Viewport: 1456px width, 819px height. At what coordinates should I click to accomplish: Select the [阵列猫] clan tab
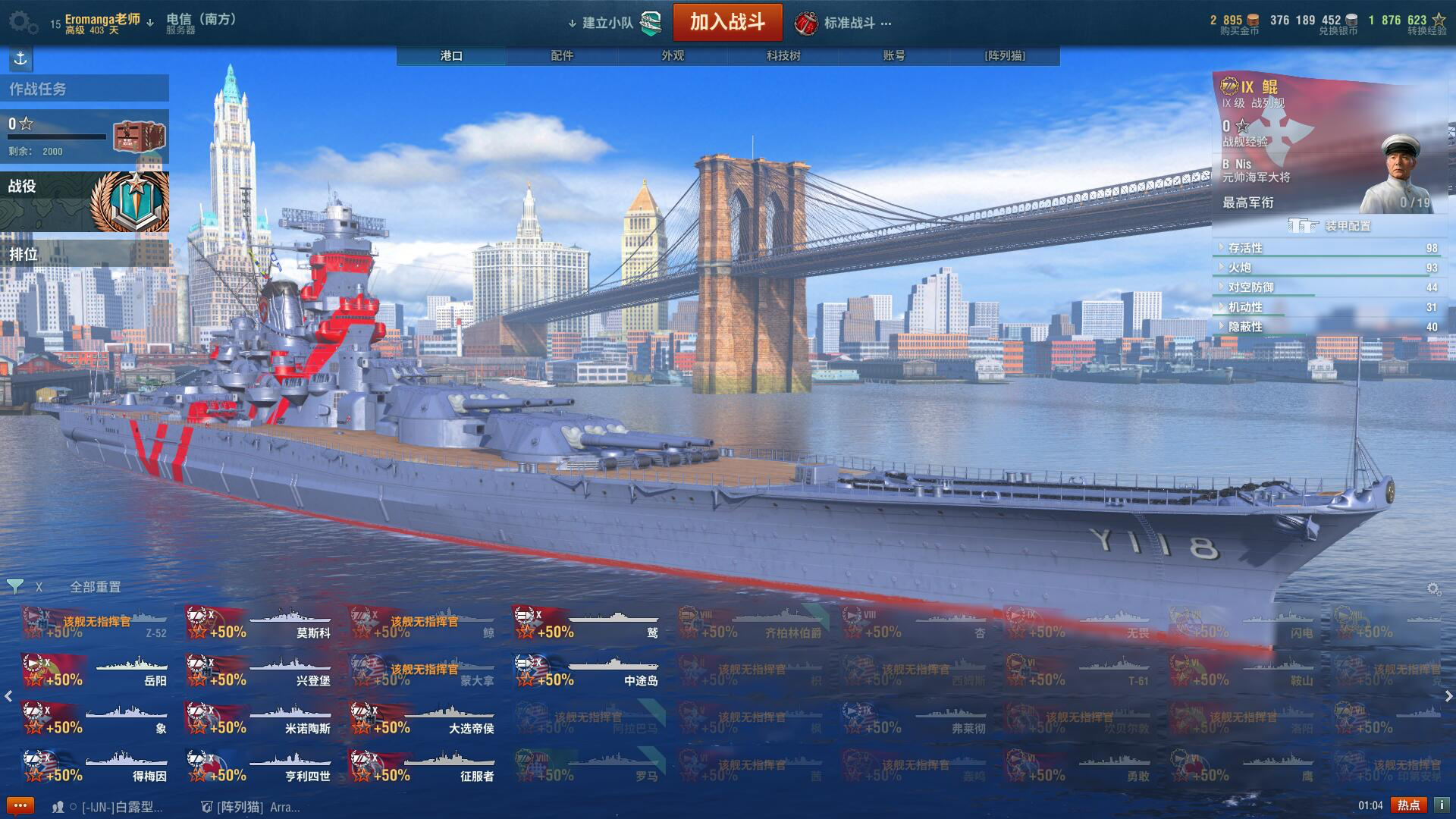(1005, 55)
